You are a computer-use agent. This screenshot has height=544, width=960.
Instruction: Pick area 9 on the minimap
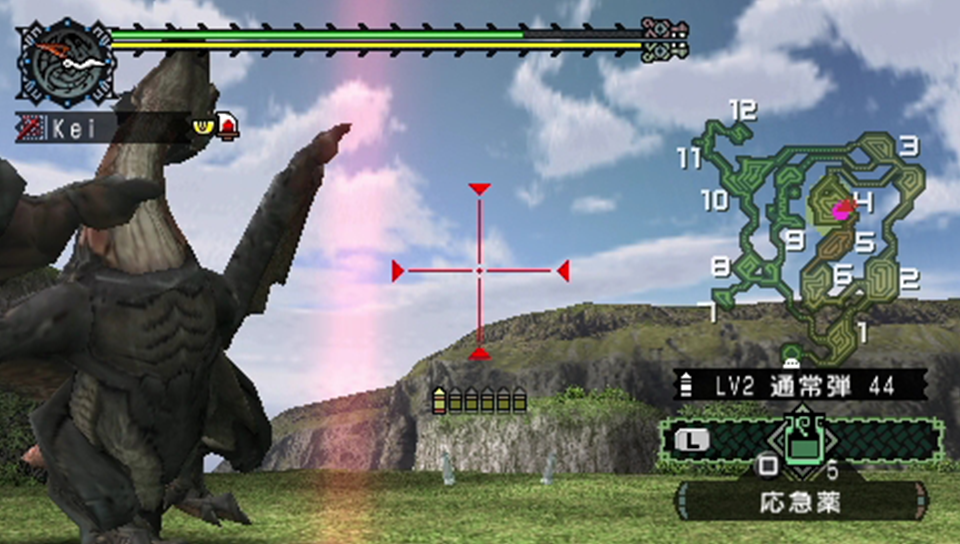coord(796,239)
